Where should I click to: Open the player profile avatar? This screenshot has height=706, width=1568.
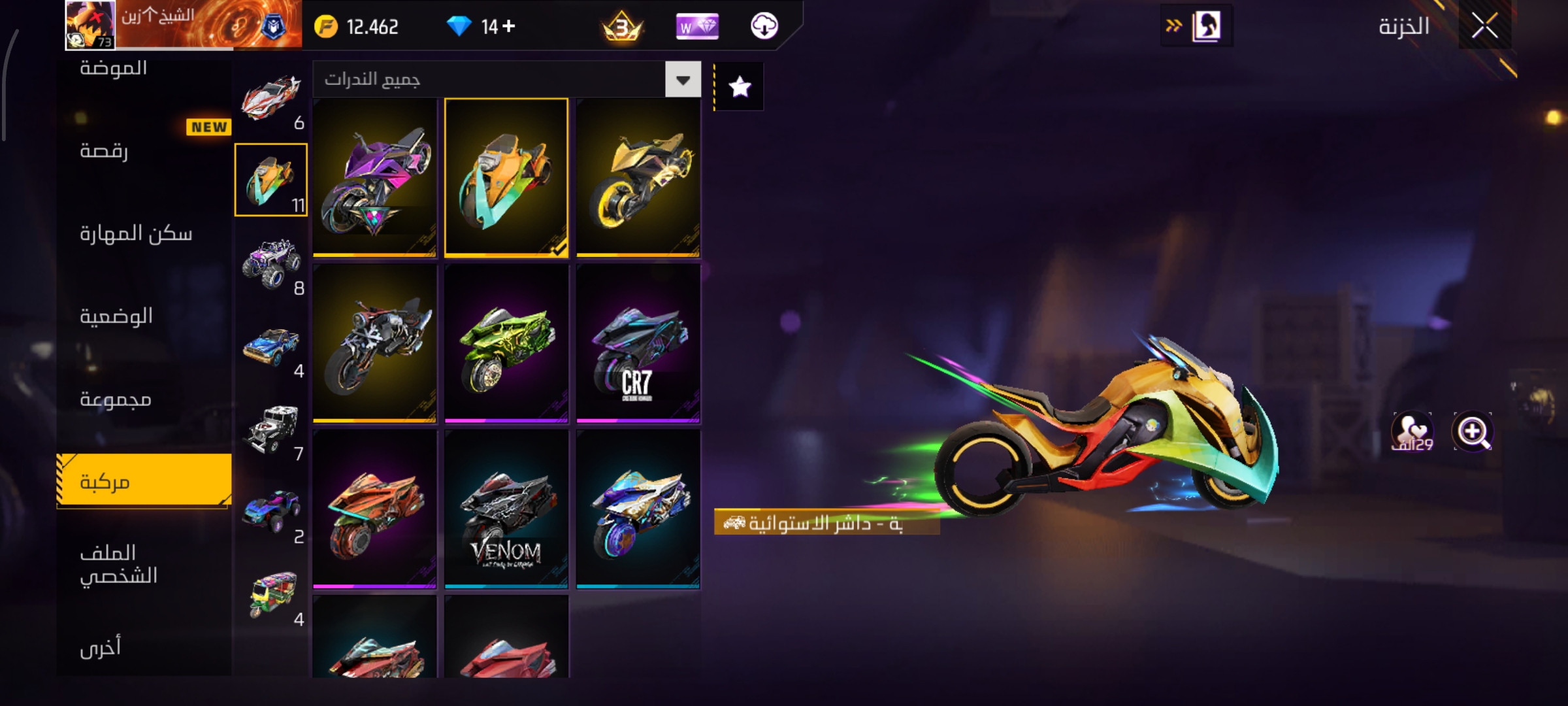(x=90, y=25)
